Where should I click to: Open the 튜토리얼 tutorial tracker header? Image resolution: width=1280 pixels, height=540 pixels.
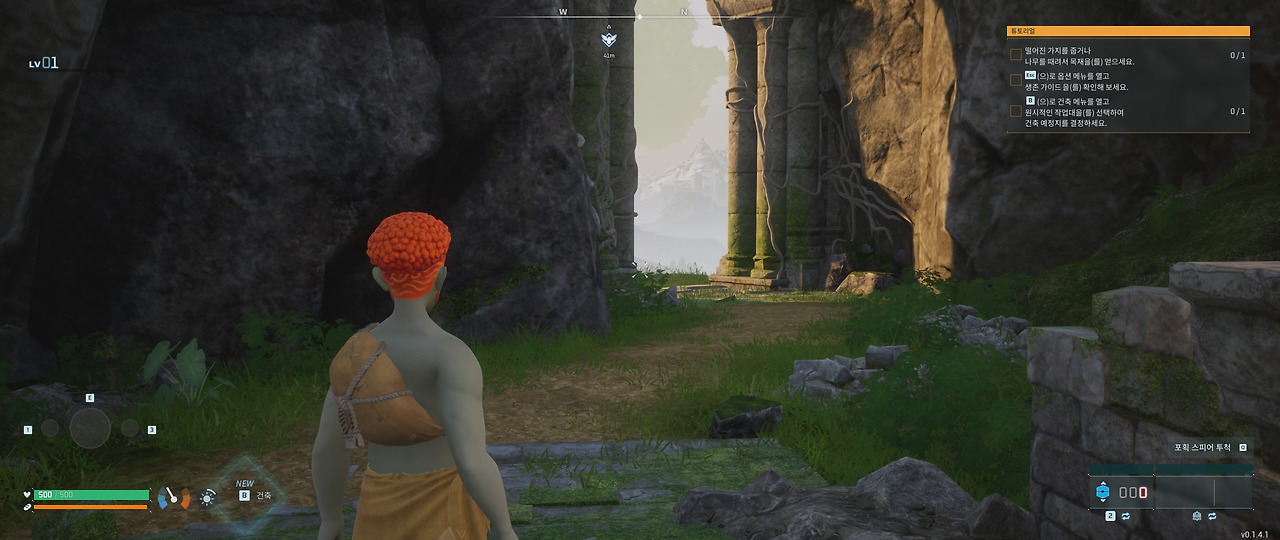coord(1128,32)
